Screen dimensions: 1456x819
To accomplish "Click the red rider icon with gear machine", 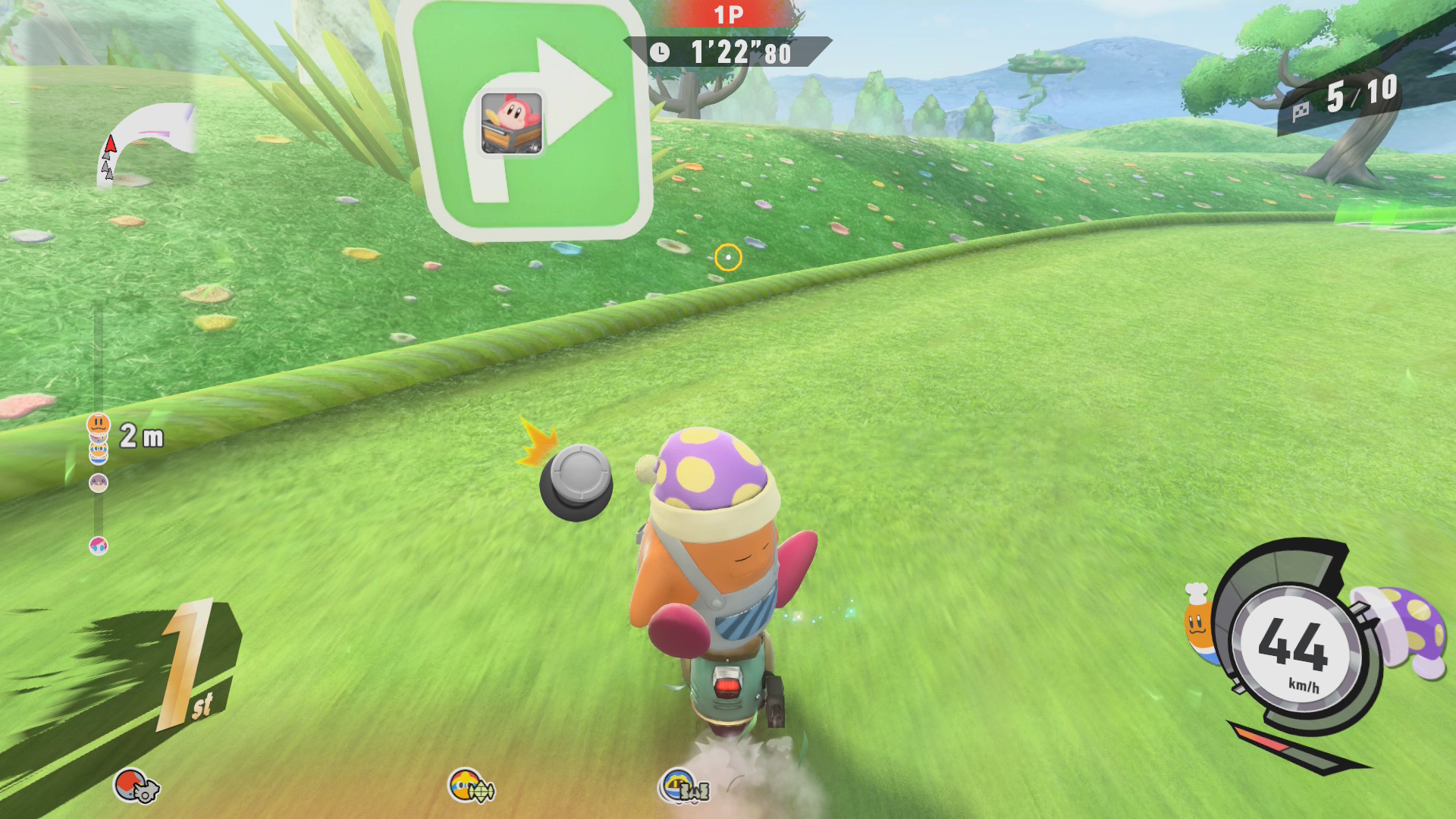I will coord(136,786).
